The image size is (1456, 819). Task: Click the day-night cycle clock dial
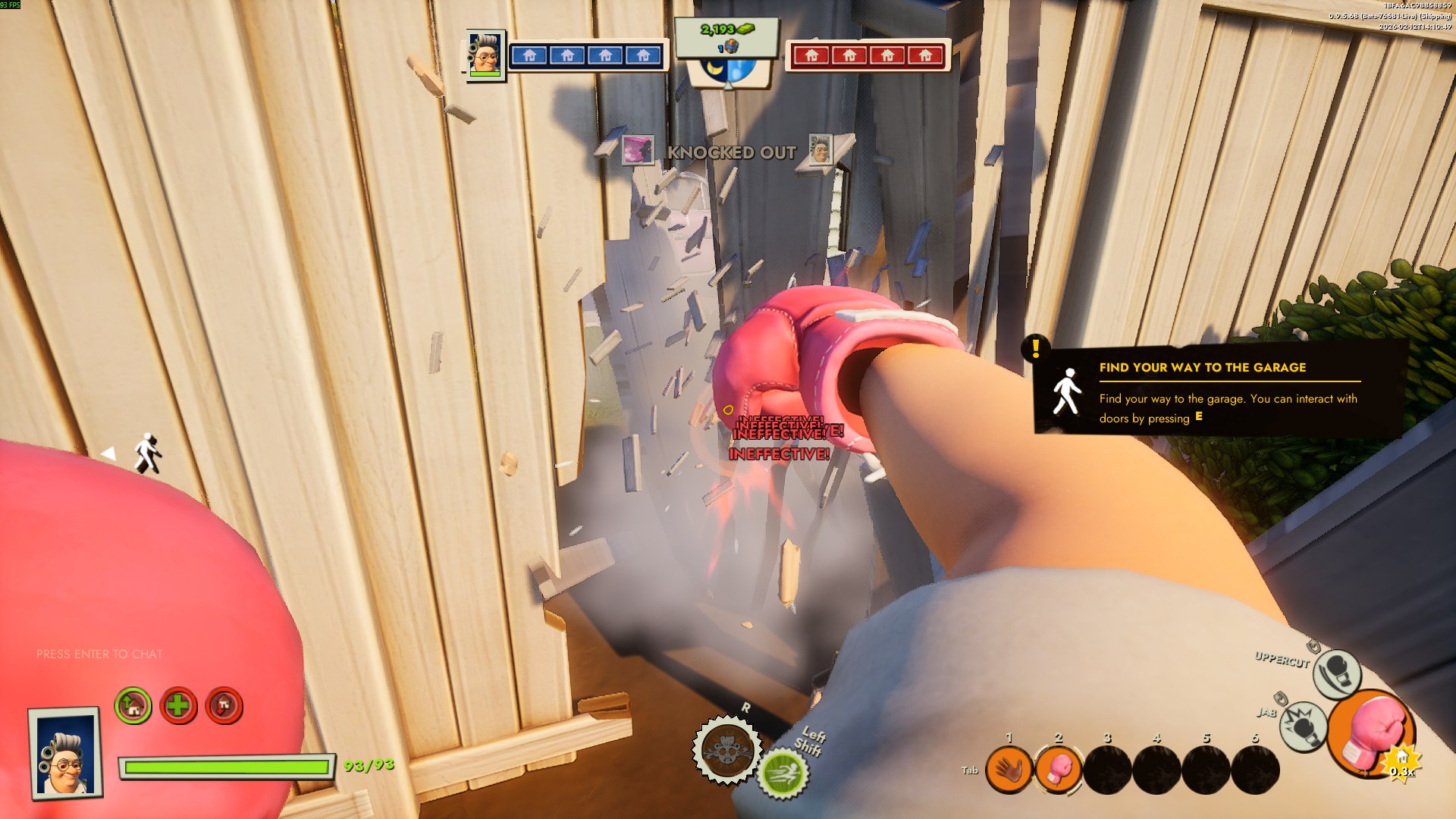(728, 71)
